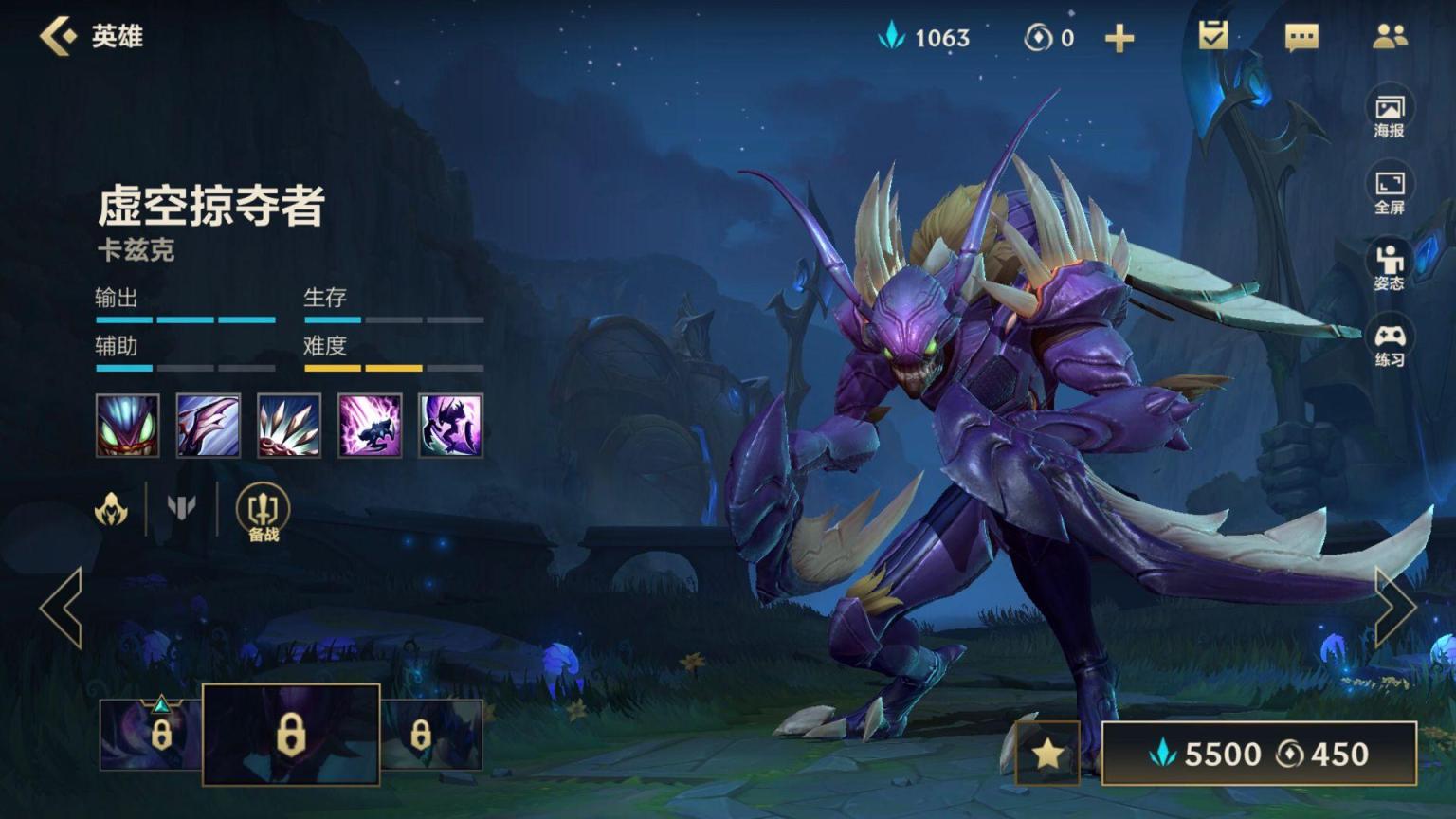
Task: Show the next champion with right arrow
Action: pyautogui.click(x=1394, y=608)
